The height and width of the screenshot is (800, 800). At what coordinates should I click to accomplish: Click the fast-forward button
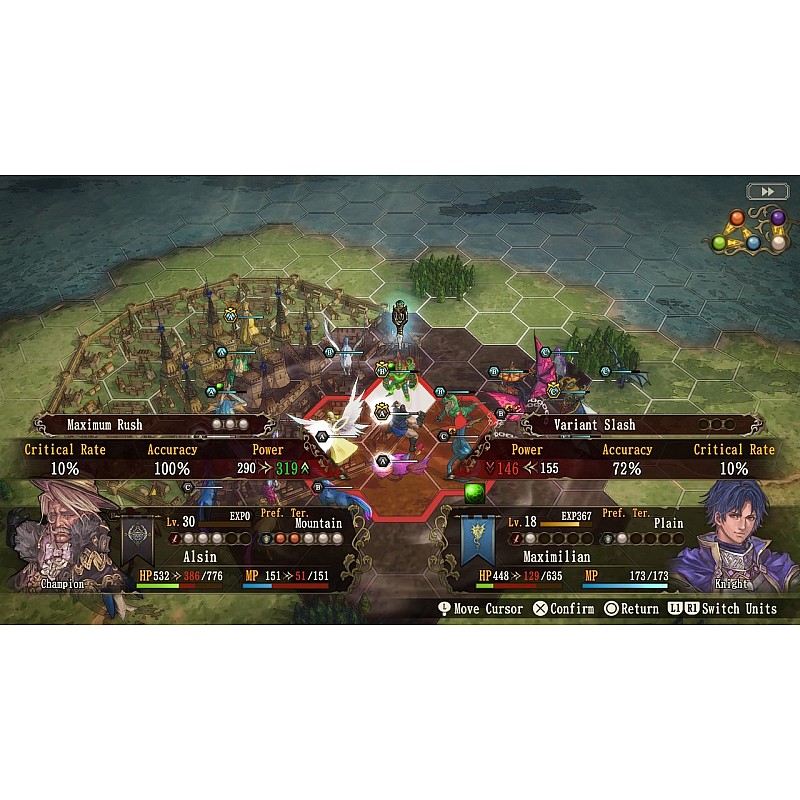[x=765, y=191]
